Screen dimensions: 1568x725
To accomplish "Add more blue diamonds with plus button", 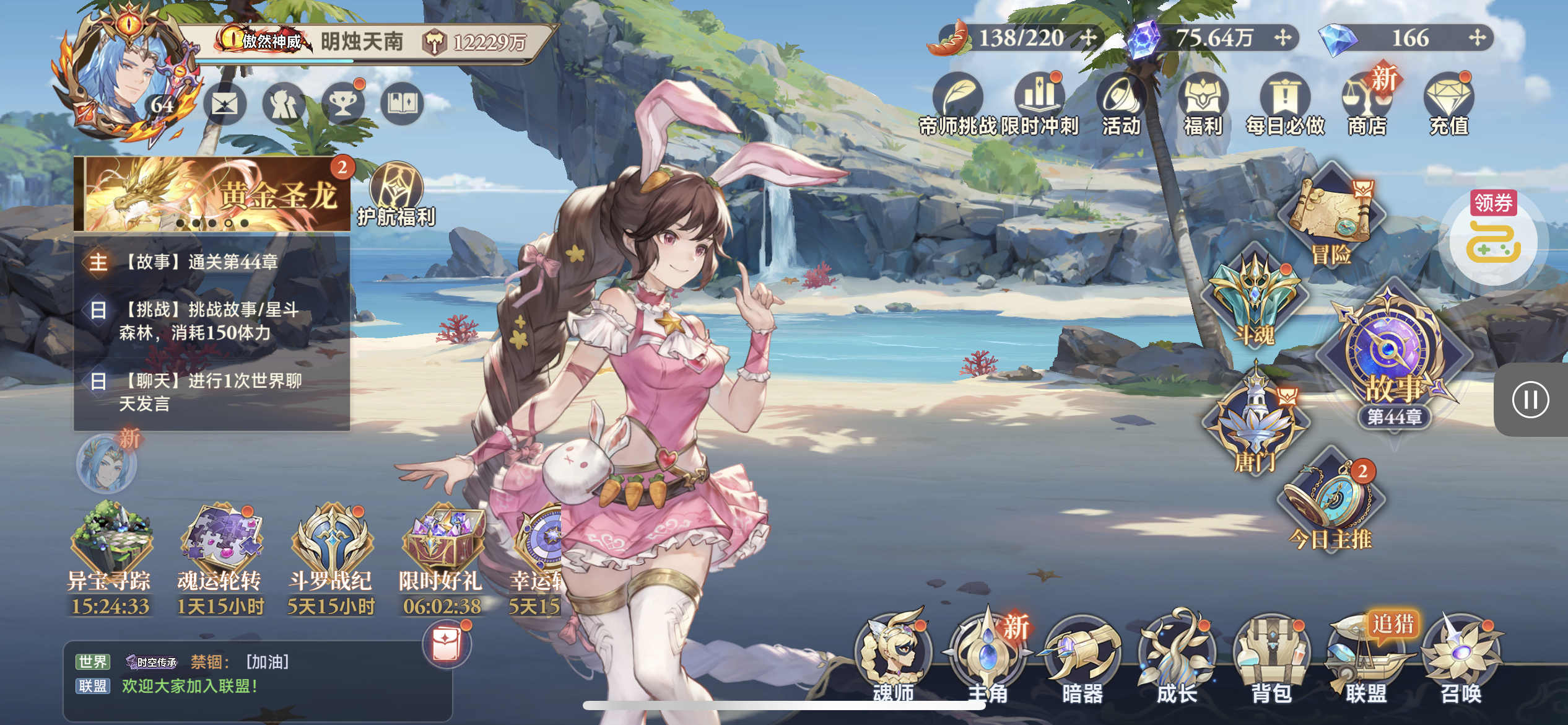I will pos(1478,38).
